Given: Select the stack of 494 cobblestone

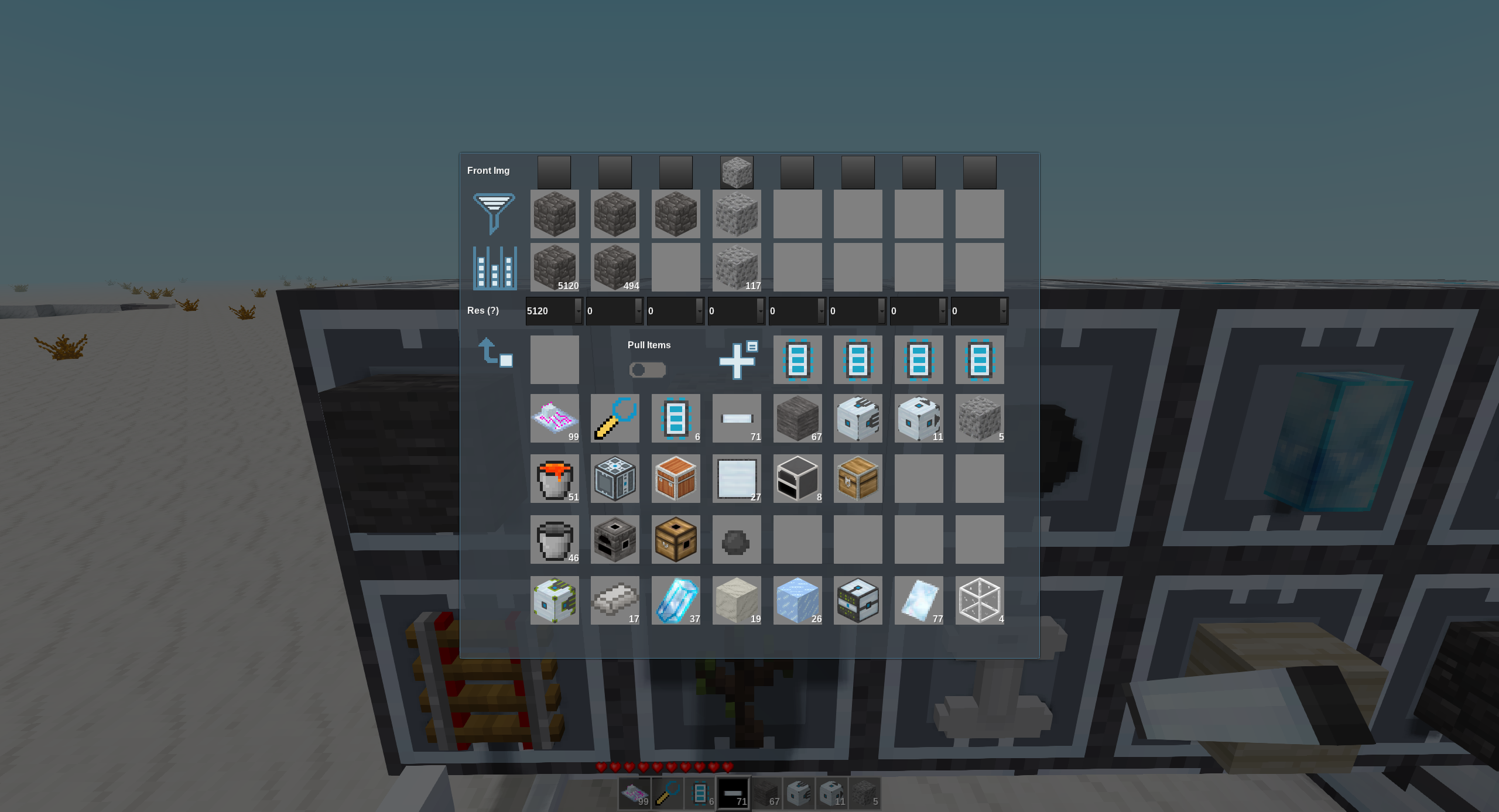Looking at the screenshot, I should 615,268.
